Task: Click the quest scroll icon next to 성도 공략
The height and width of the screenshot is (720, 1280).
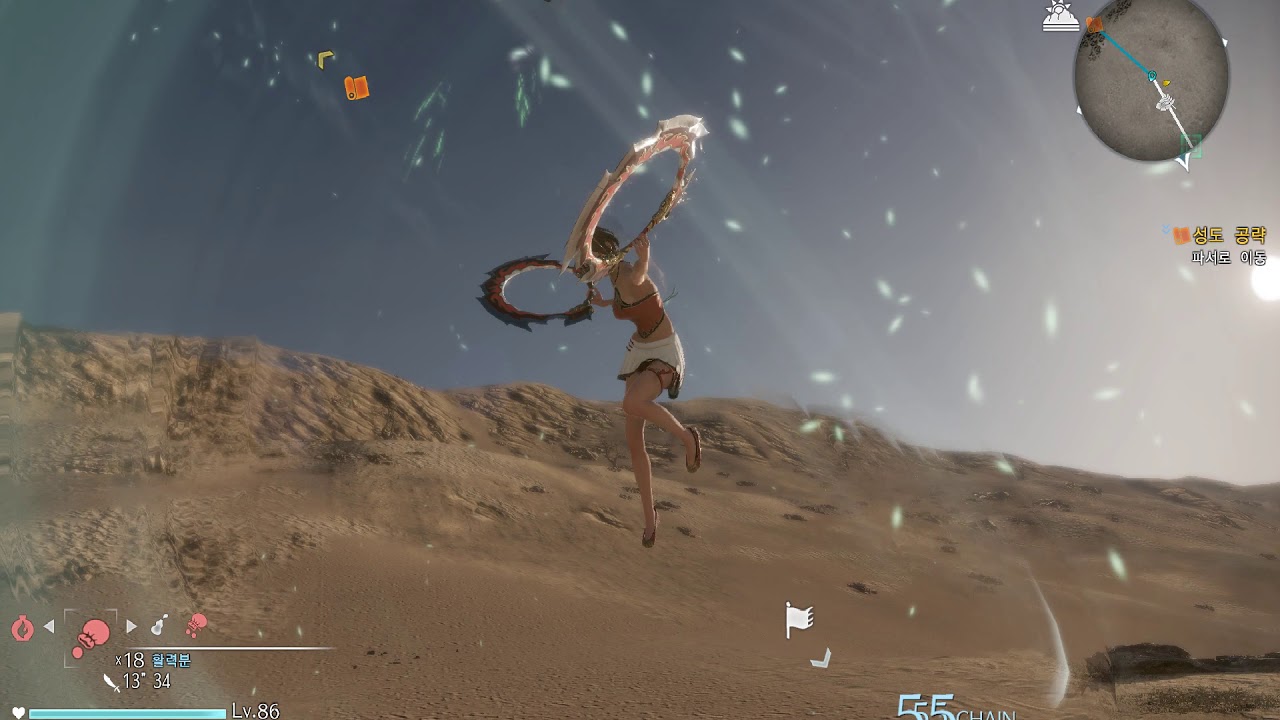Action: [1180, 234]
